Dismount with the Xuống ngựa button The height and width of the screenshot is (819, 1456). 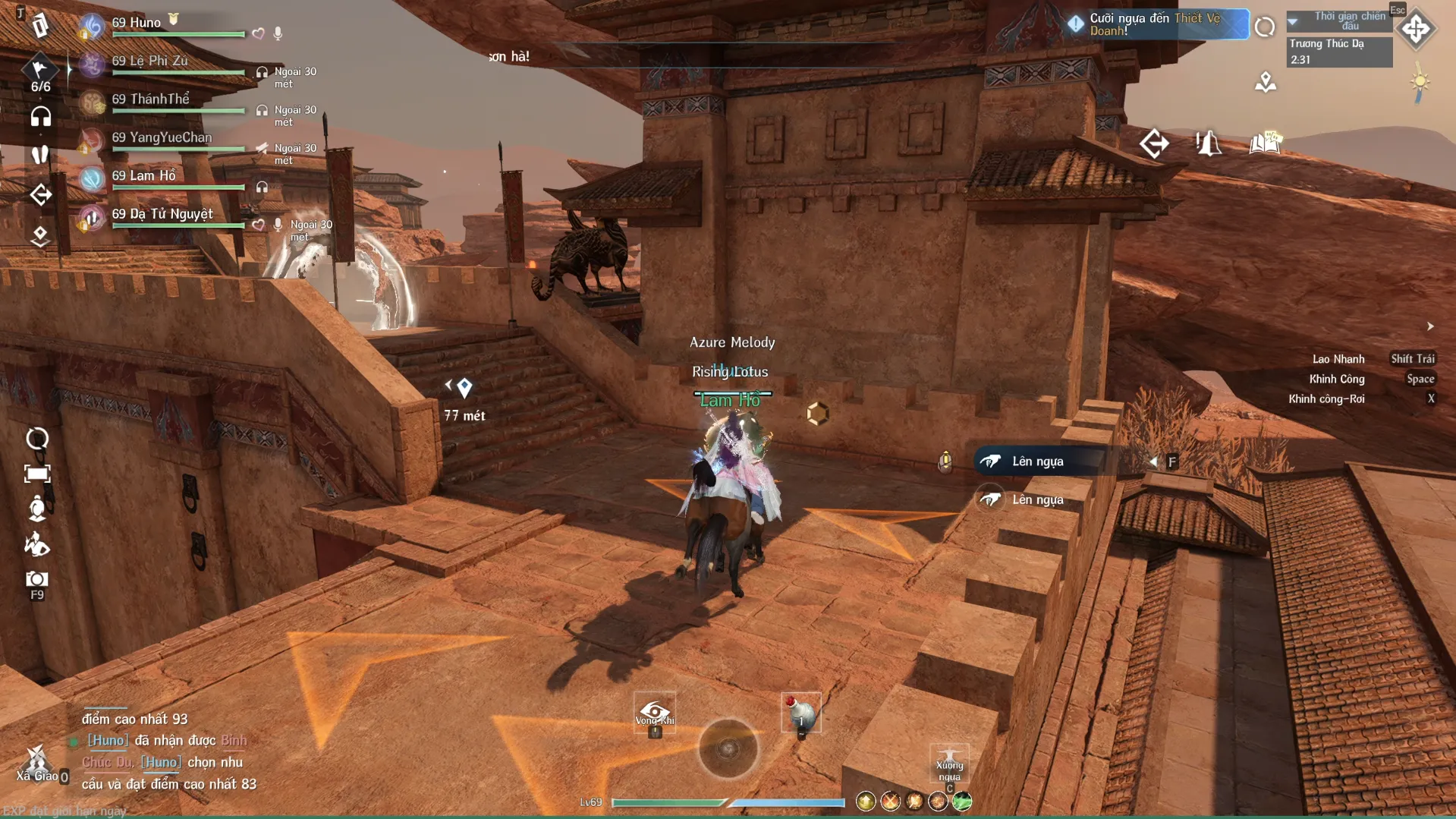[x=949, y=763]
